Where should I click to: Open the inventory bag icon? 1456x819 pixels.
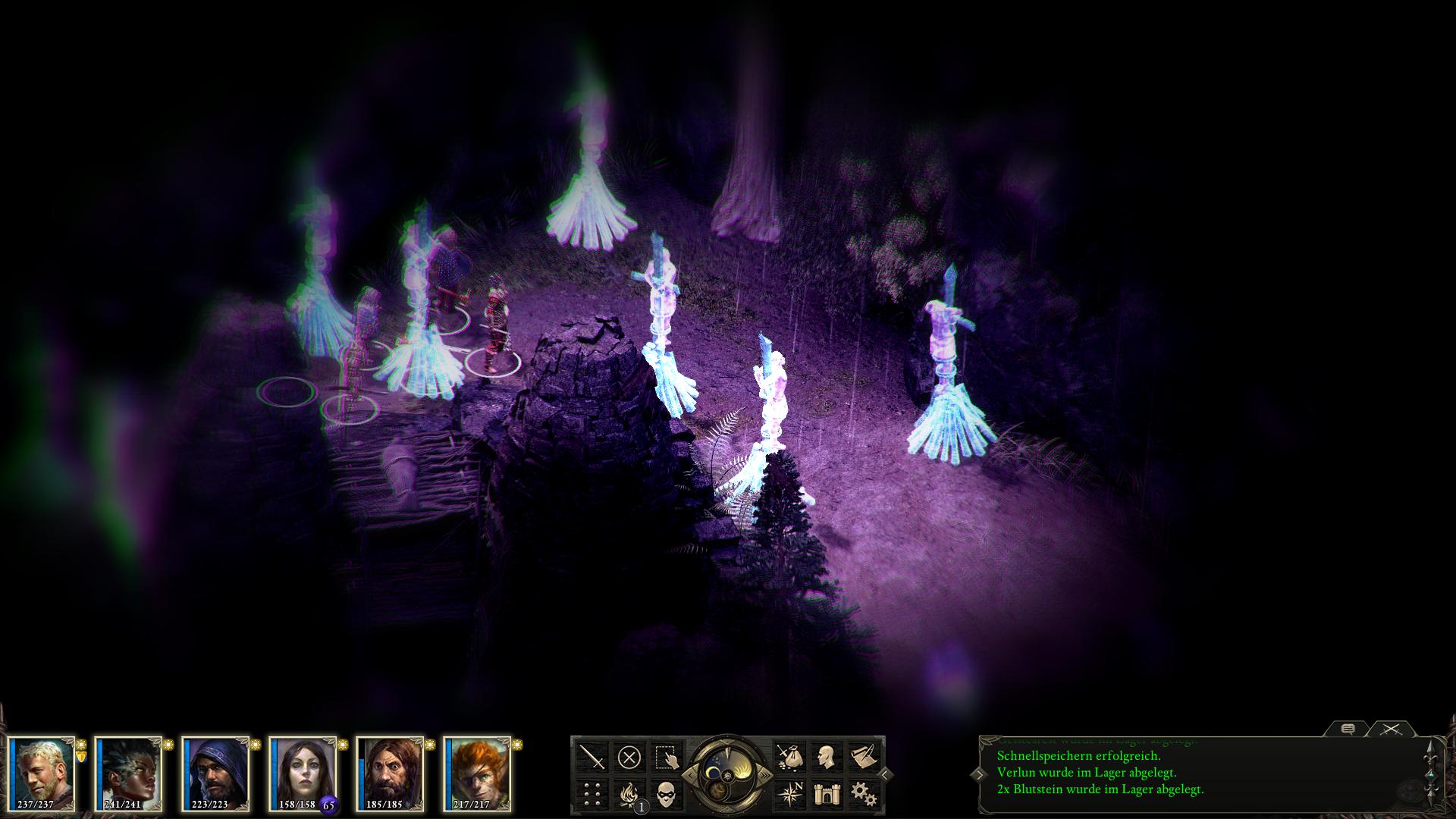pos(789,757)
